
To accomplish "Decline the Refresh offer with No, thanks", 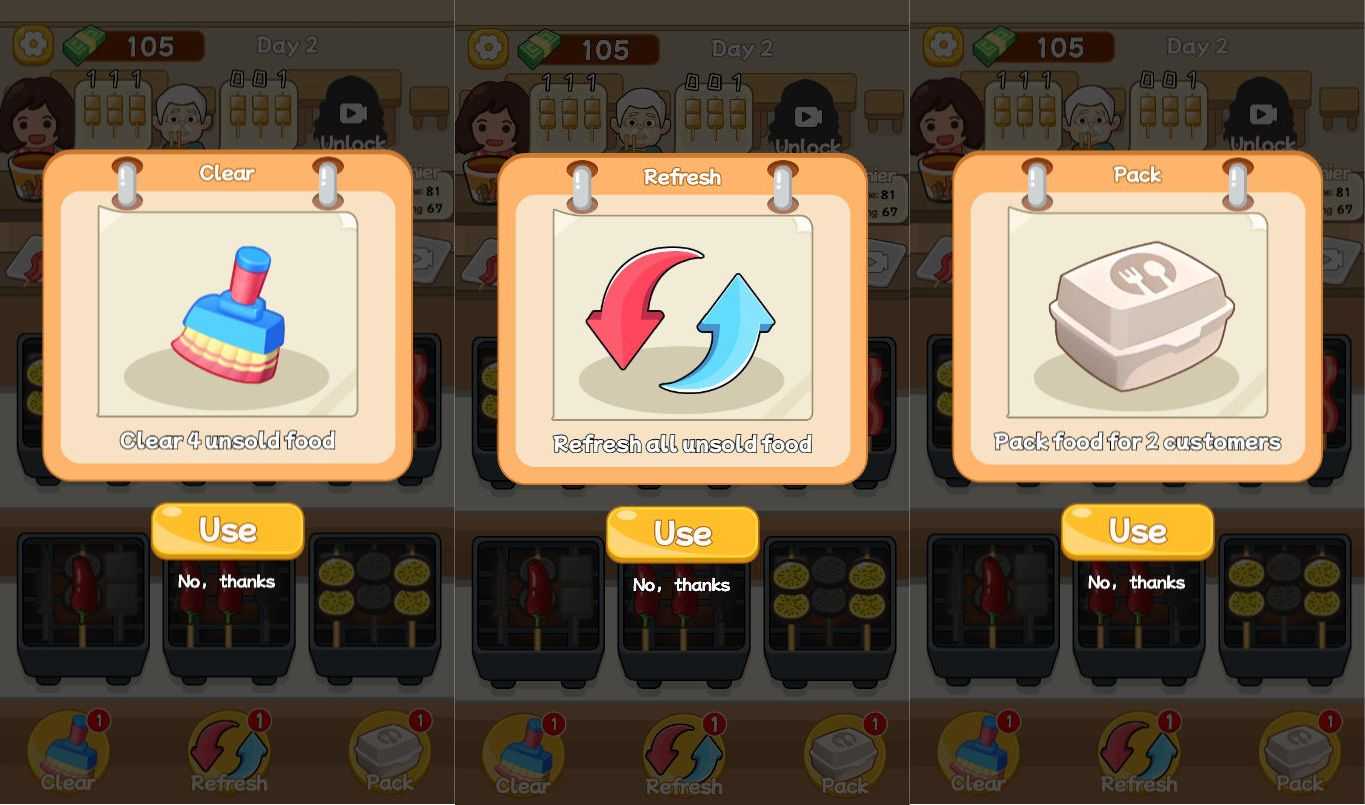I will (x=682, y=585).
